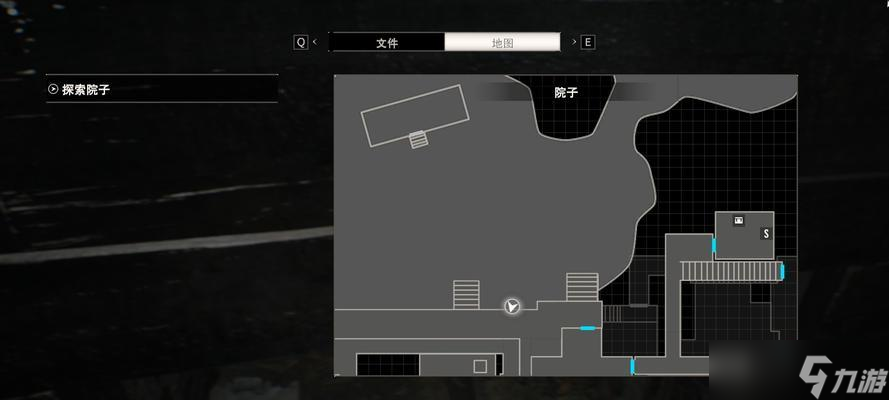Switch to the 文件 tab

tap(387, 43)
